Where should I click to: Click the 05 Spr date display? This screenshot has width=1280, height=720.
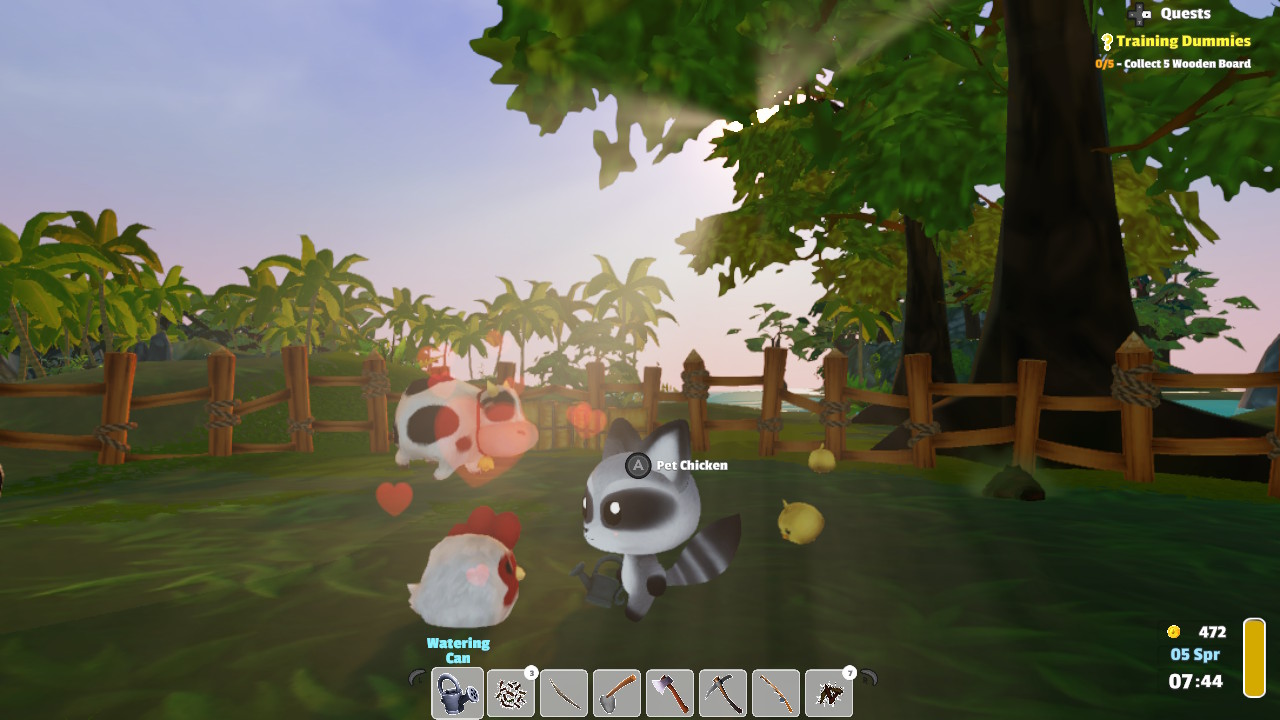coord(1196,654)
